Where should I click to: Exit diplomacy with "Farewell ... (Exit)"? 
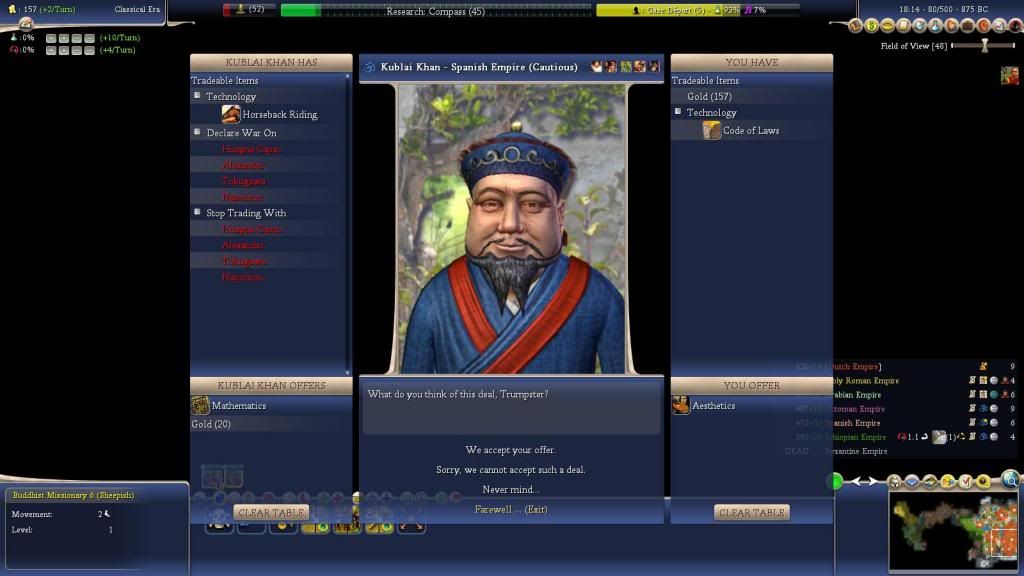coord(510,510)
